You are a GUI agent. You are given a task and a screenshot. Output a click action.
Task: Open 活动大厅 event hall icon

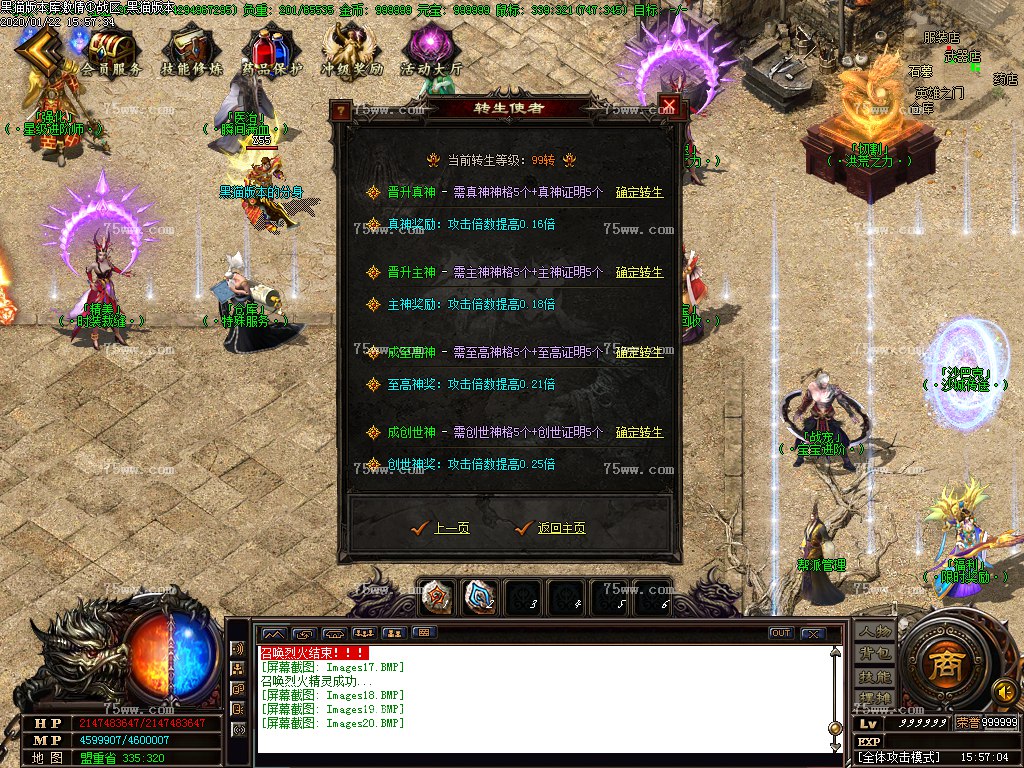tap(431, 51)
